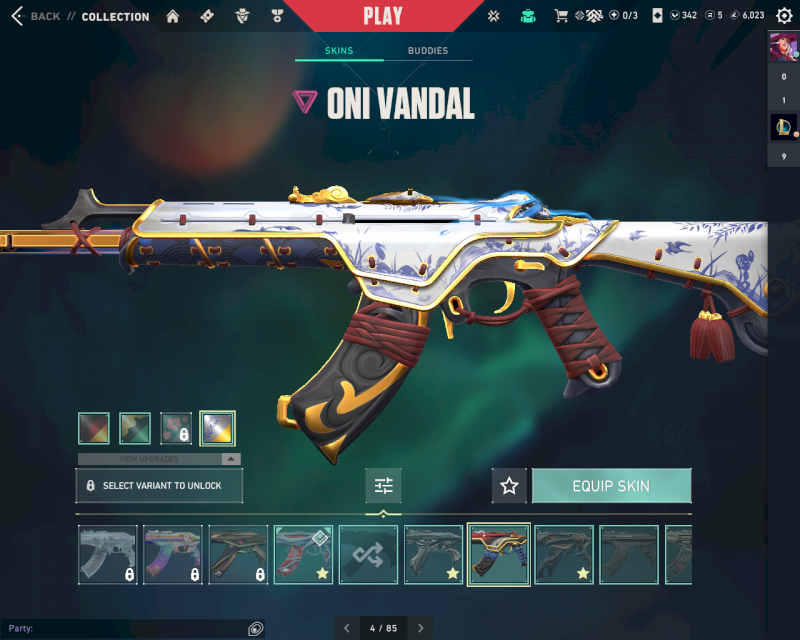
Task: Open settings with the gear icon
Action: [784, 16]
